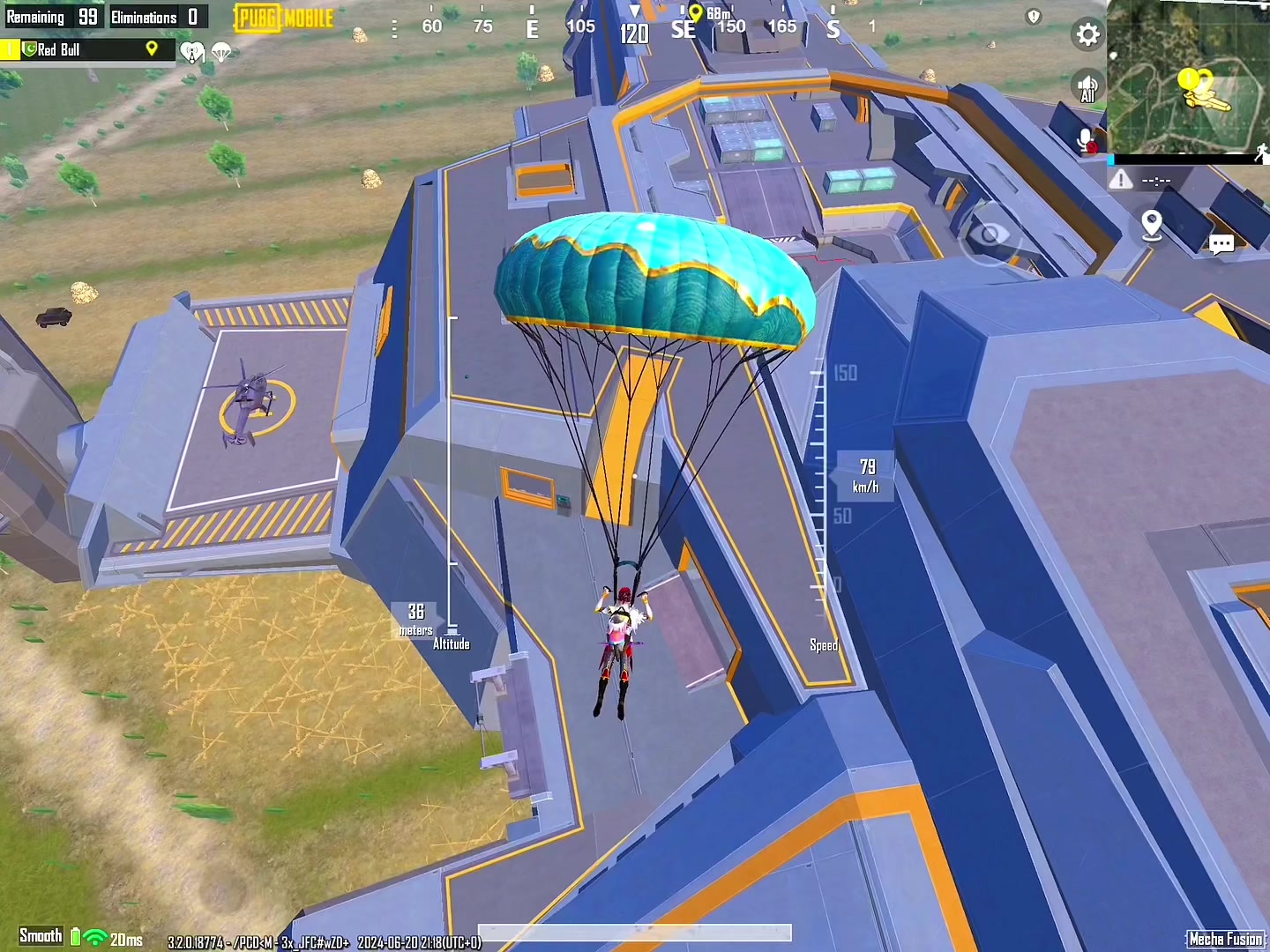The width and height of the screenshot is (1270, 952).
Task: Open the gear settings menu
Action: click(x=1087, y=34)
